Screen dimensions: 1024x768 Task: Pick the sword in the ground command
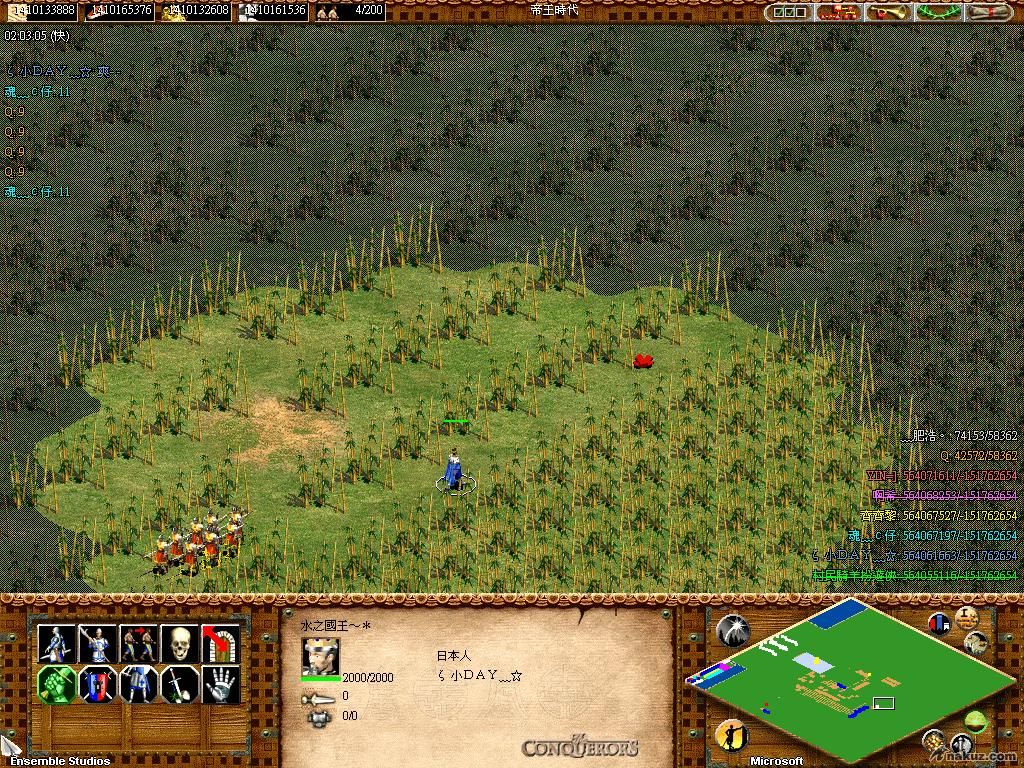point(180,686)
